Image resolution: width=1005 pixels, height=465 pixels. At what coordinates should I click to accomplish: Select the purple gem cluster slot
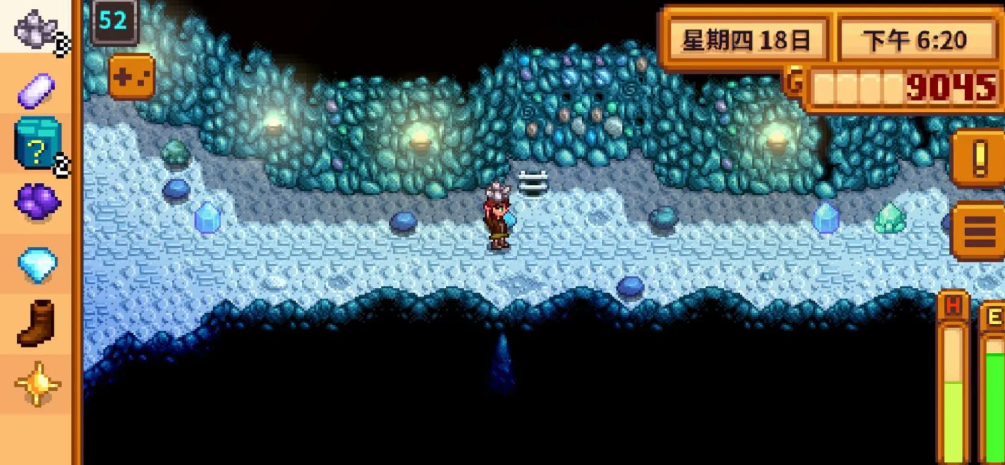(x=38, y=202)
